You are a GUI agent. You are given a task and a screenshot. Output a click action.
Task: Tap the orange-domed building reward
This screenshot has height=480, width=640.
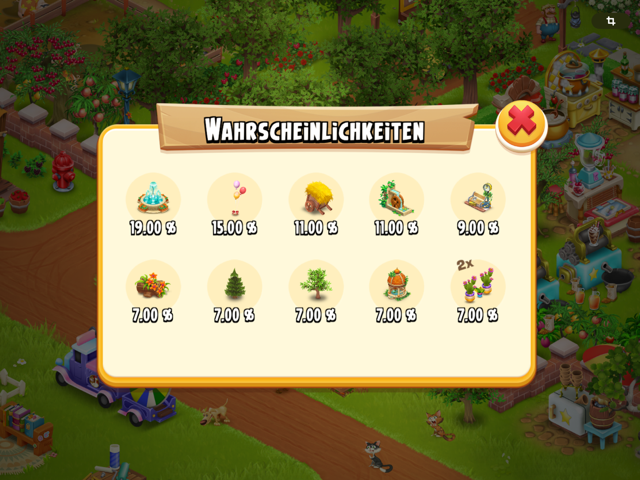click(x=396, y=285)
